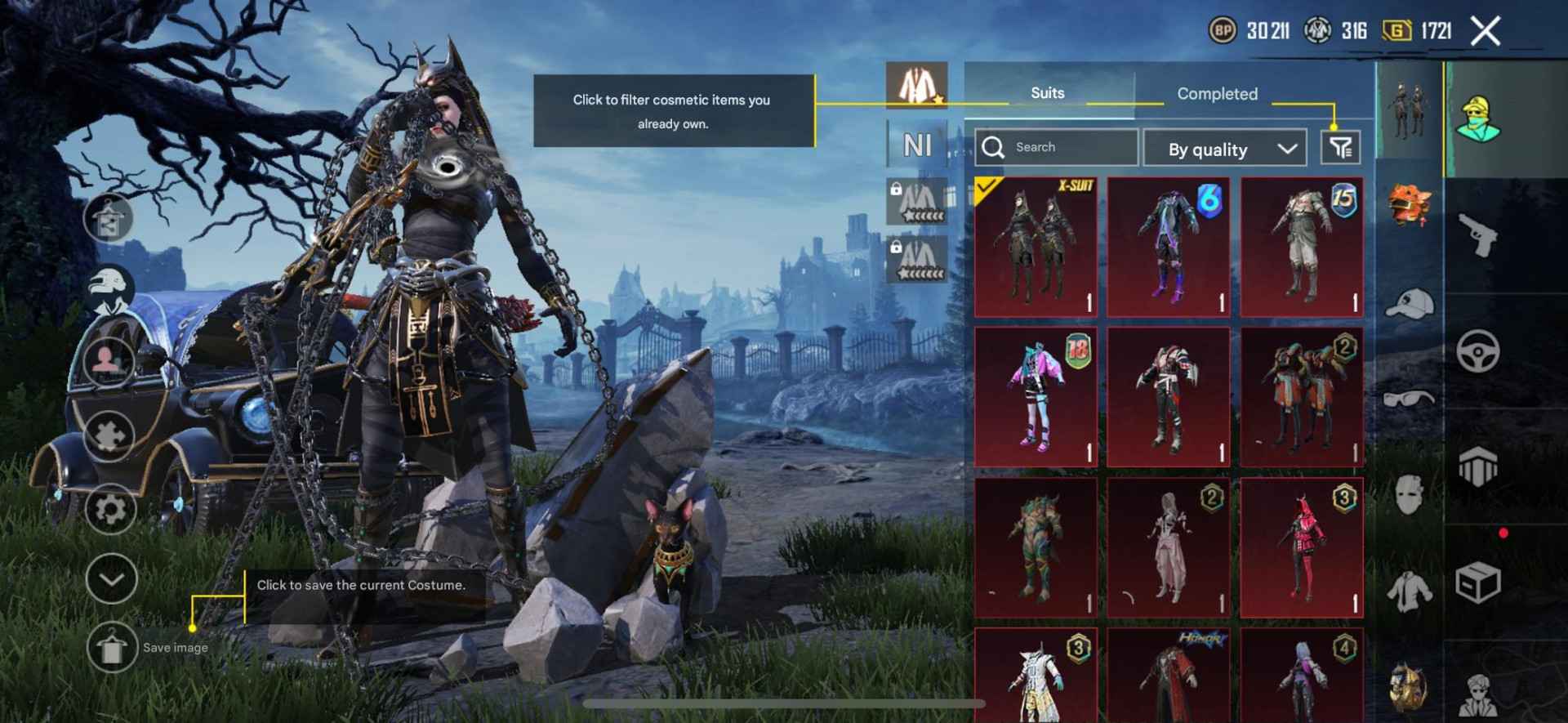Image resolution: width=1568 pixels, height=723 pixels.
Task: Switch to the Completed tab
Action: tap(1216, 94)
